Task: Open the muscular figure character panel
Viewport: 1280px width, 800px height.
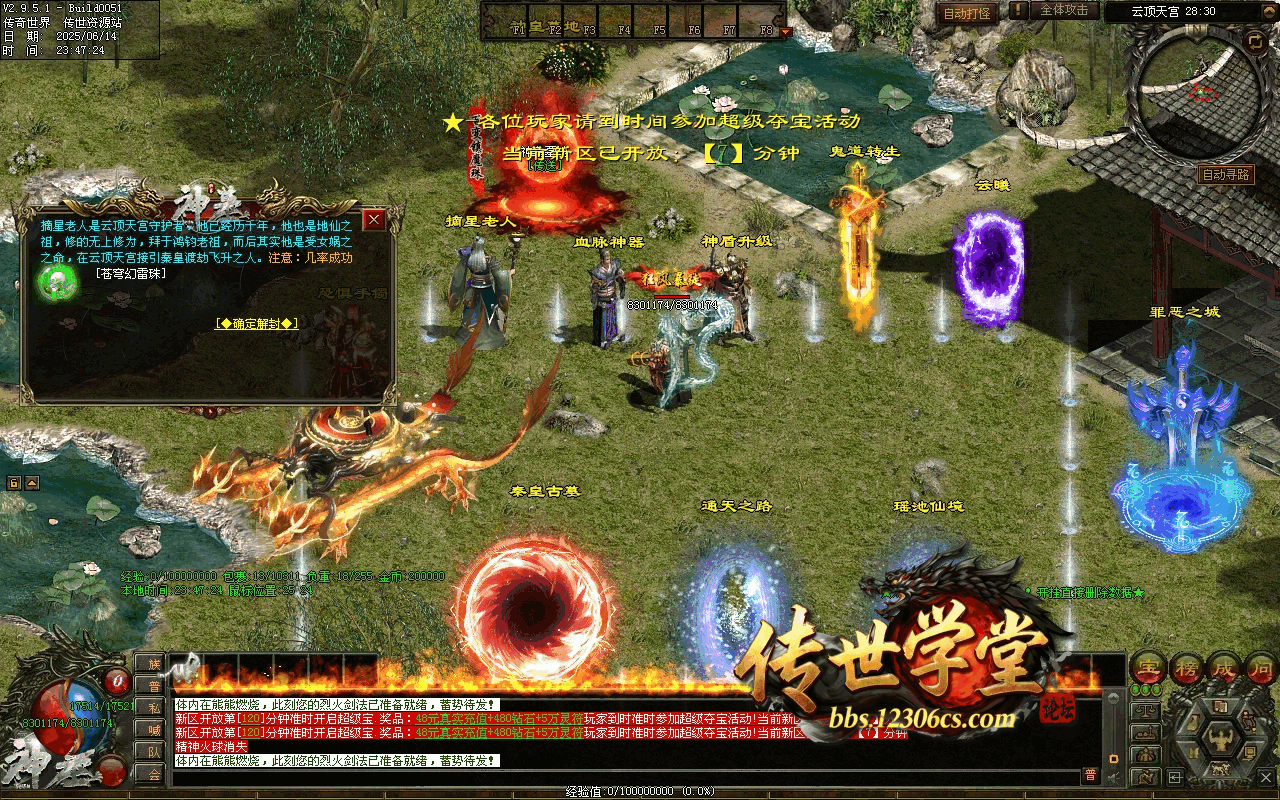Action: point(1220,740)
